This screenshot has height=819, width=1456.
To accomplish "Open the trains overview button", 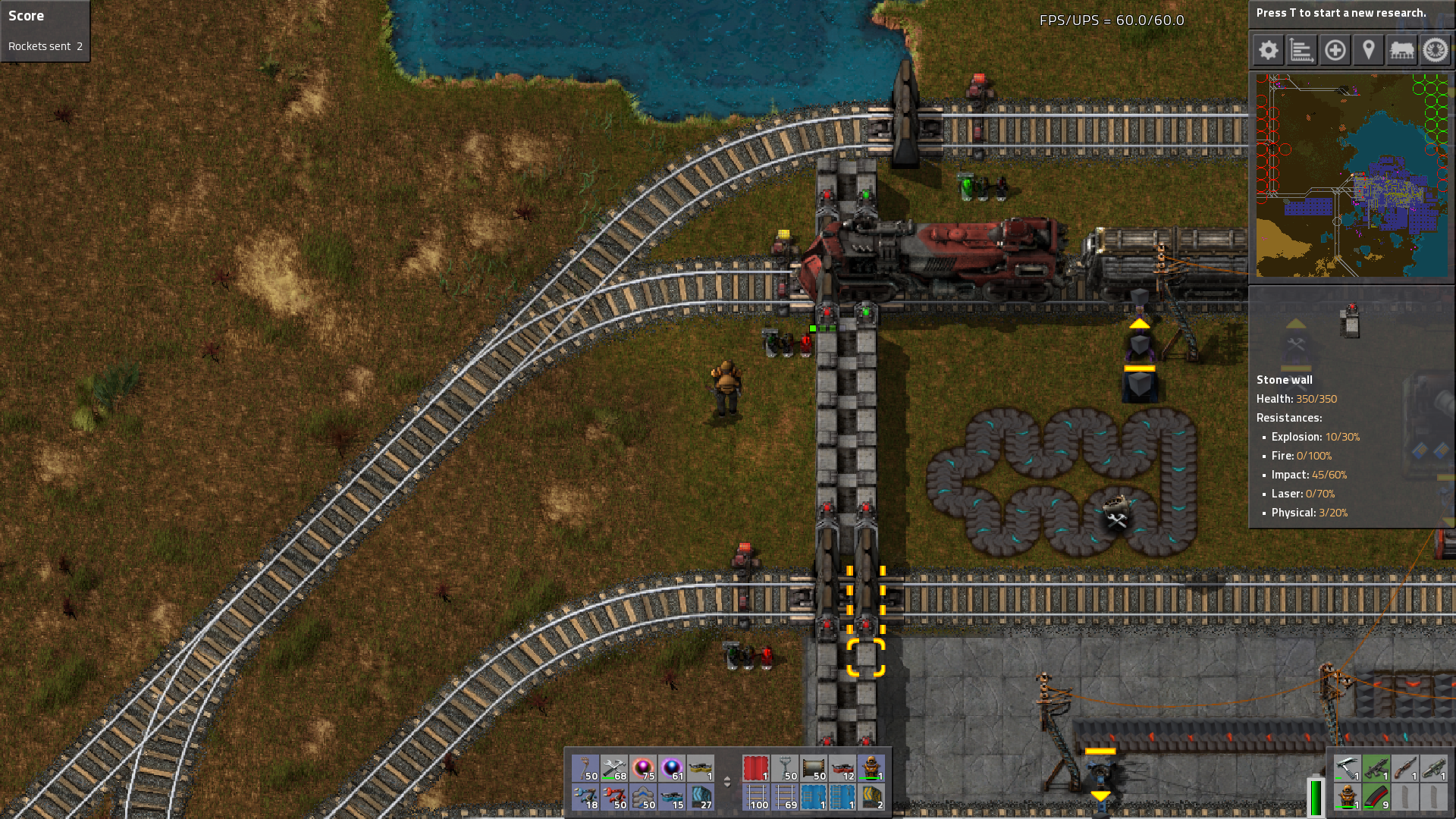I will (1401, 51).
